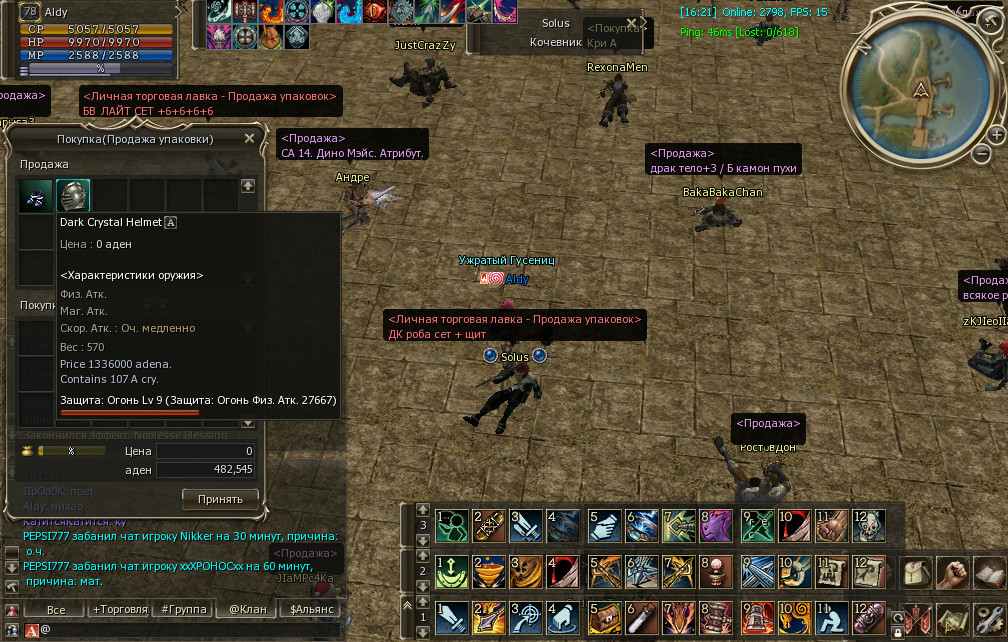Image resolution: width=1008 pixels, height=642 pixels.
Task: Open the circular minimap
Action: pyautogui.click(x=919, y=88)
